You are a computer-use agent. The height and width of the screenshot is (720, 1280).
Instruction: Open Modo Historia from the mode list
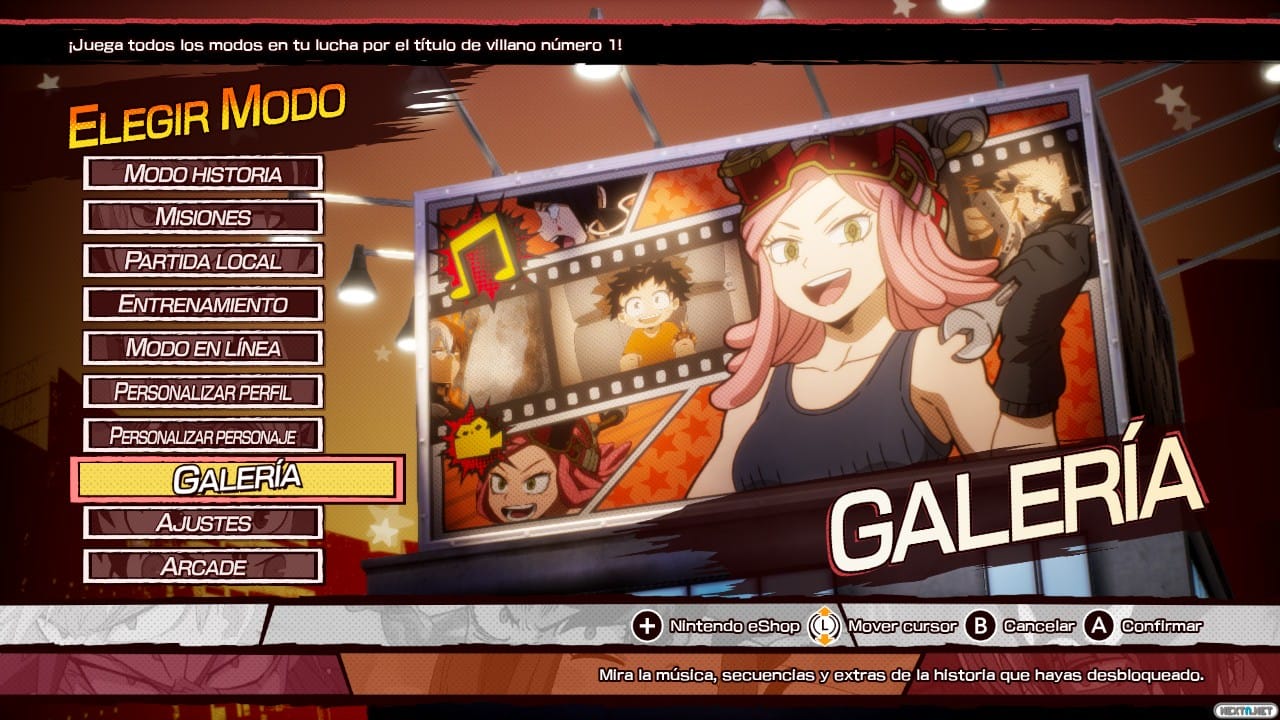click(203, 173)
